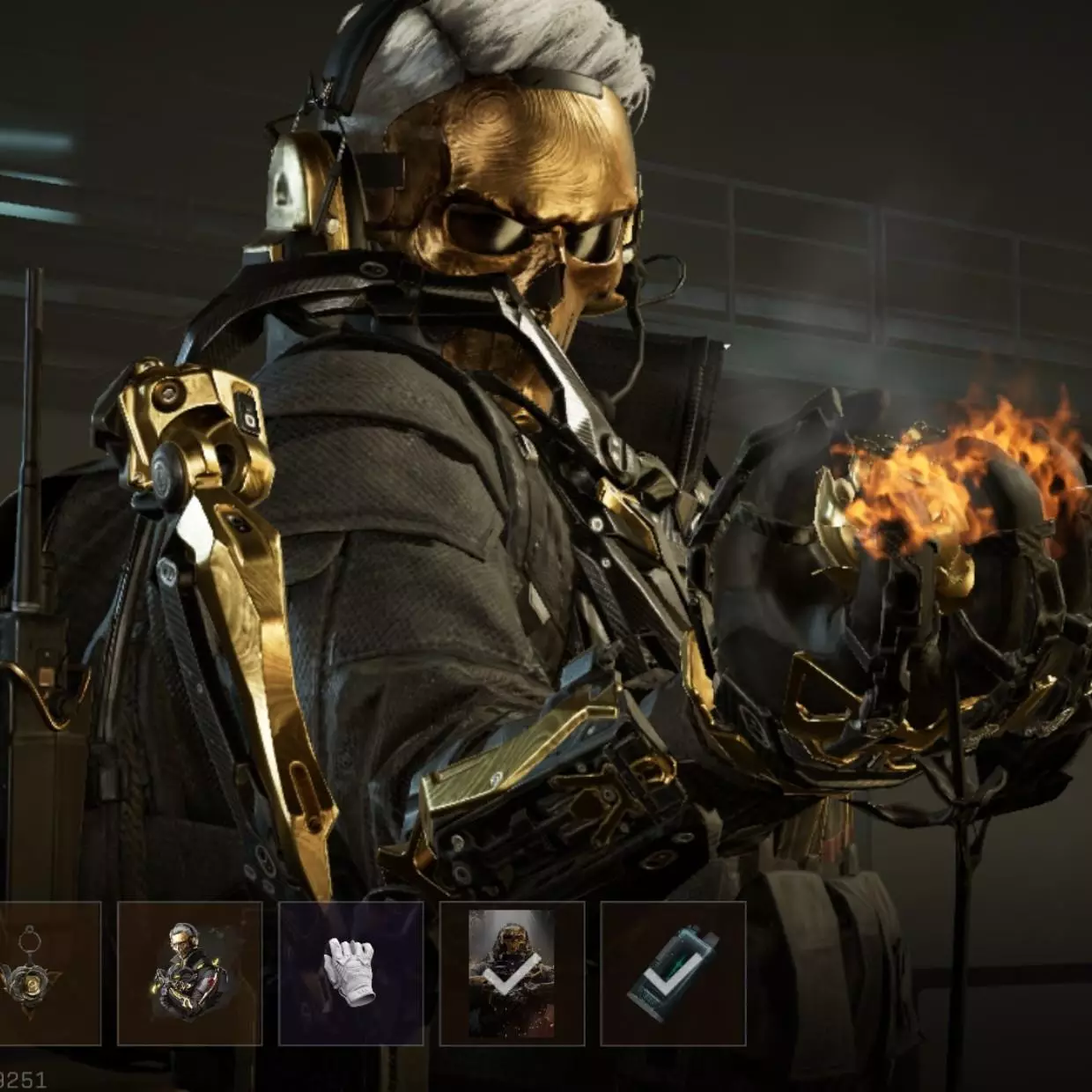The image size is (1092, 1092).
Task: Choose the operator sticker tile
Action: tap(189, 973)
